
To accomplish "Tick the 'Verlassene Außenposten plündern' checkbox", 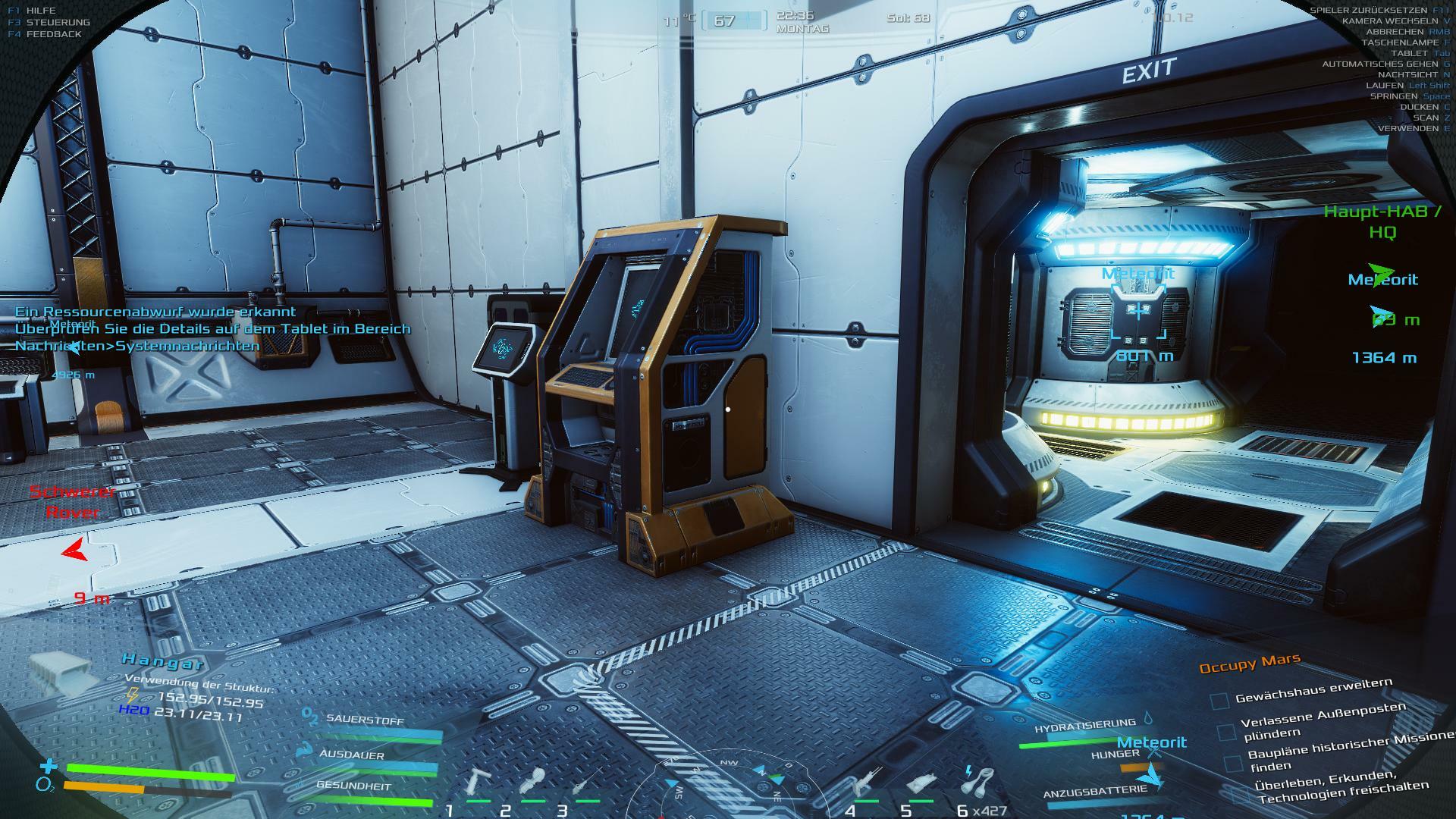I will click(x=1226, y=732).
